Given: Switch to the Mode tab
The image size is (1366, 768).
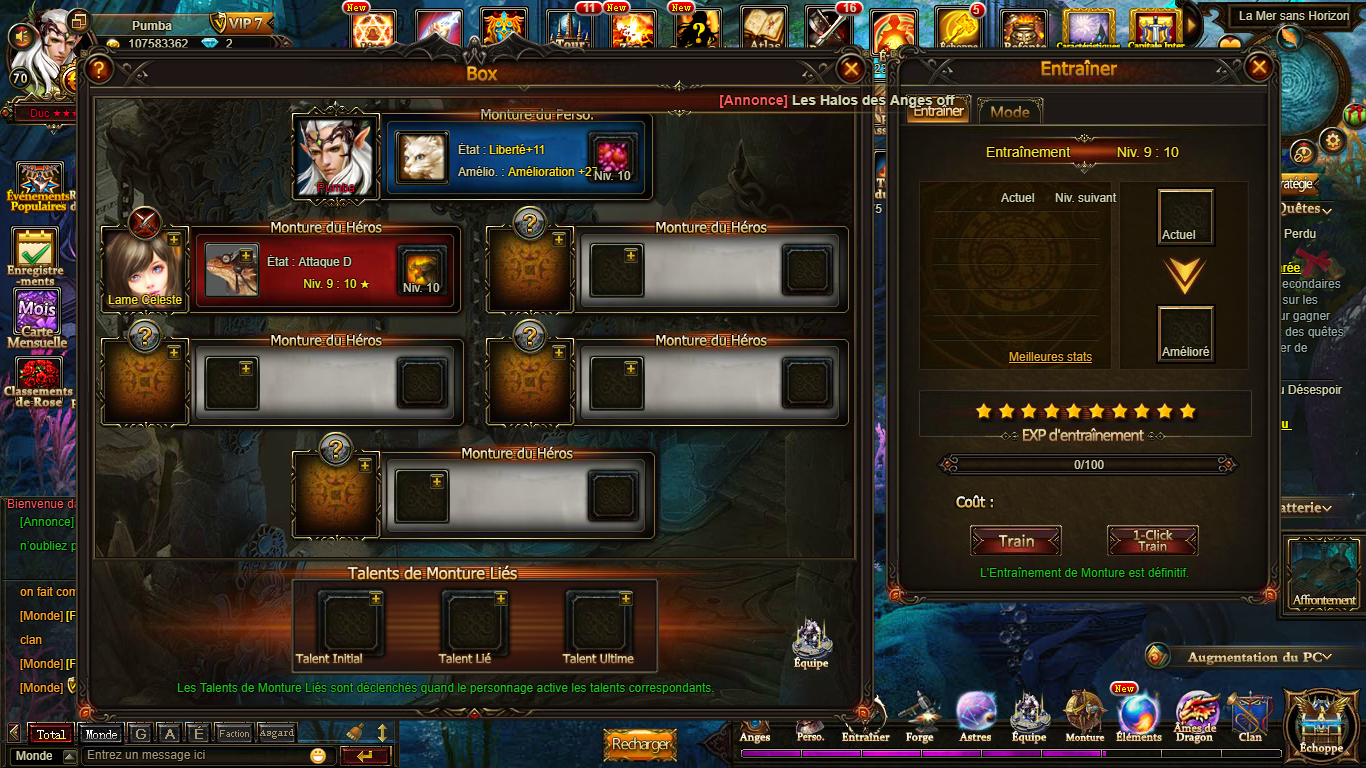Looking at the screenshot, I should pos(1010,112).
